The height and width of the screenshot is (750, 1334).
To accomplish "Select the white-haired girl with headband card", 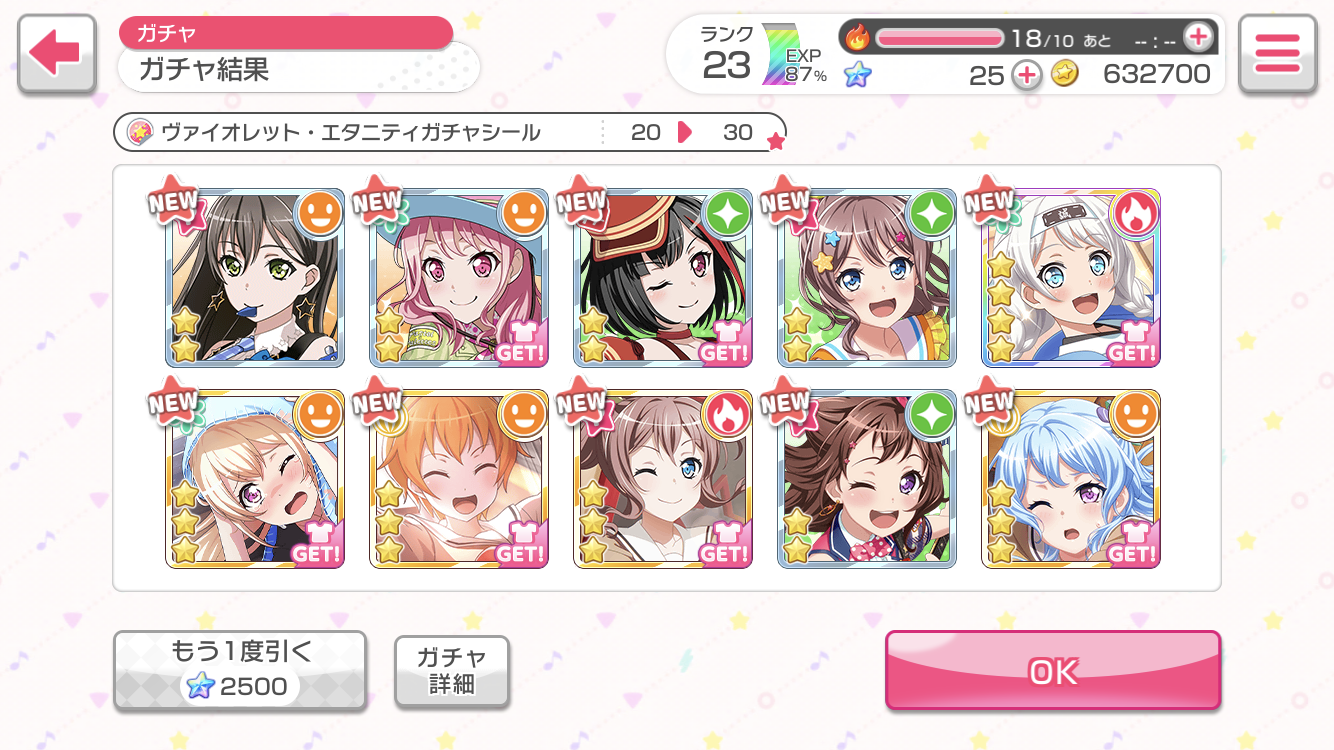I will pos(1071,277).
